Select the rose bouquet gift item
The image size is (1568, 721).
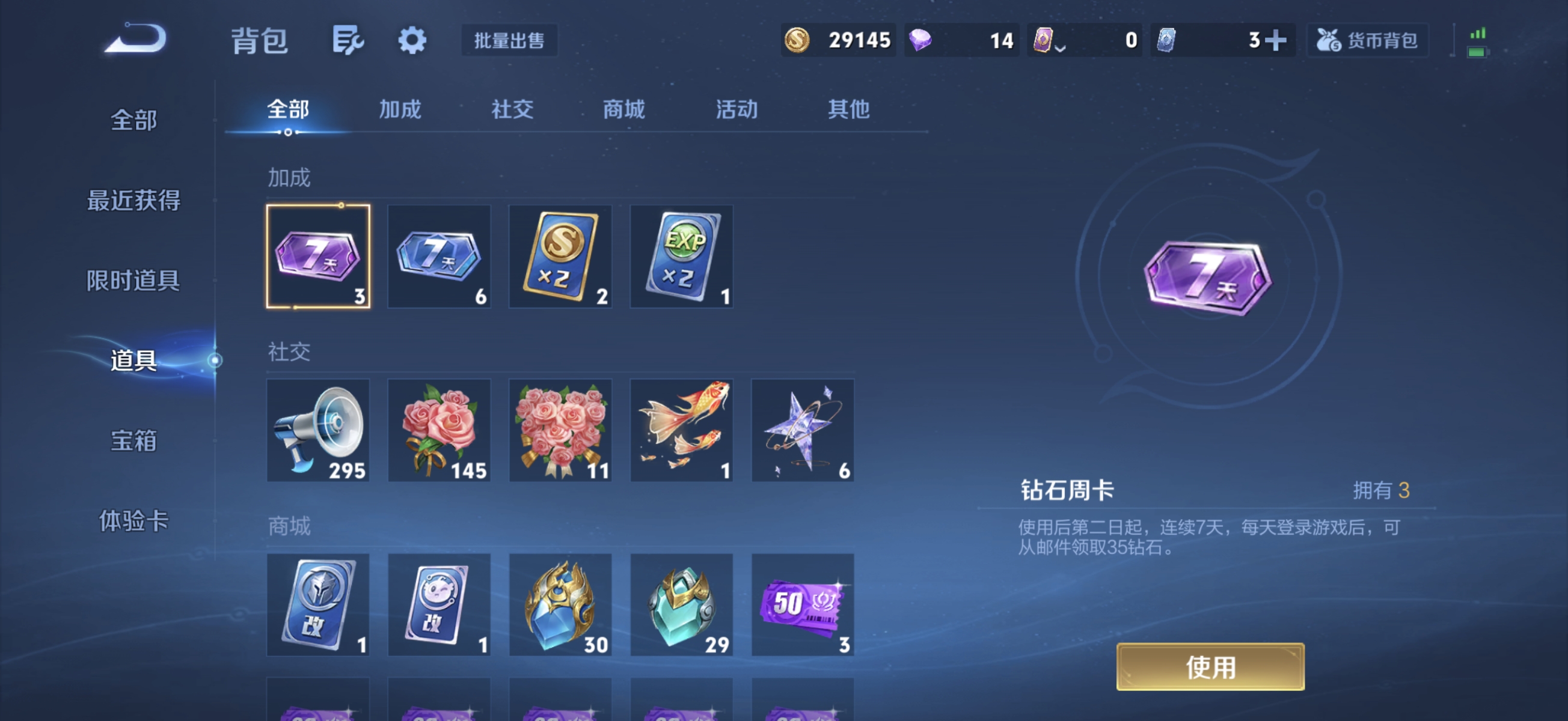coord(439,430)
